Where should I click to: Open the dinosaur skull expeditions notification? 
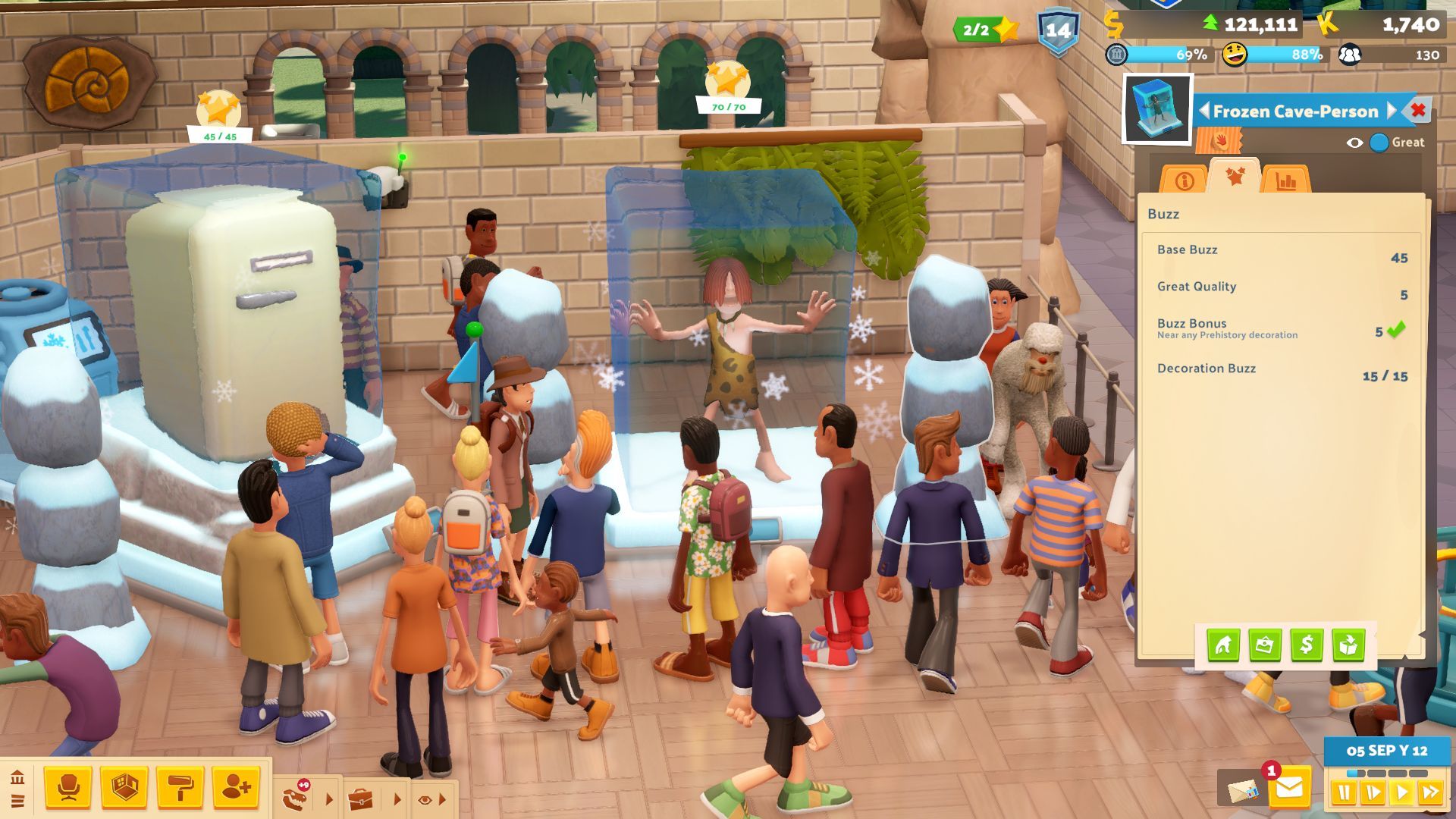click(294, 798)
